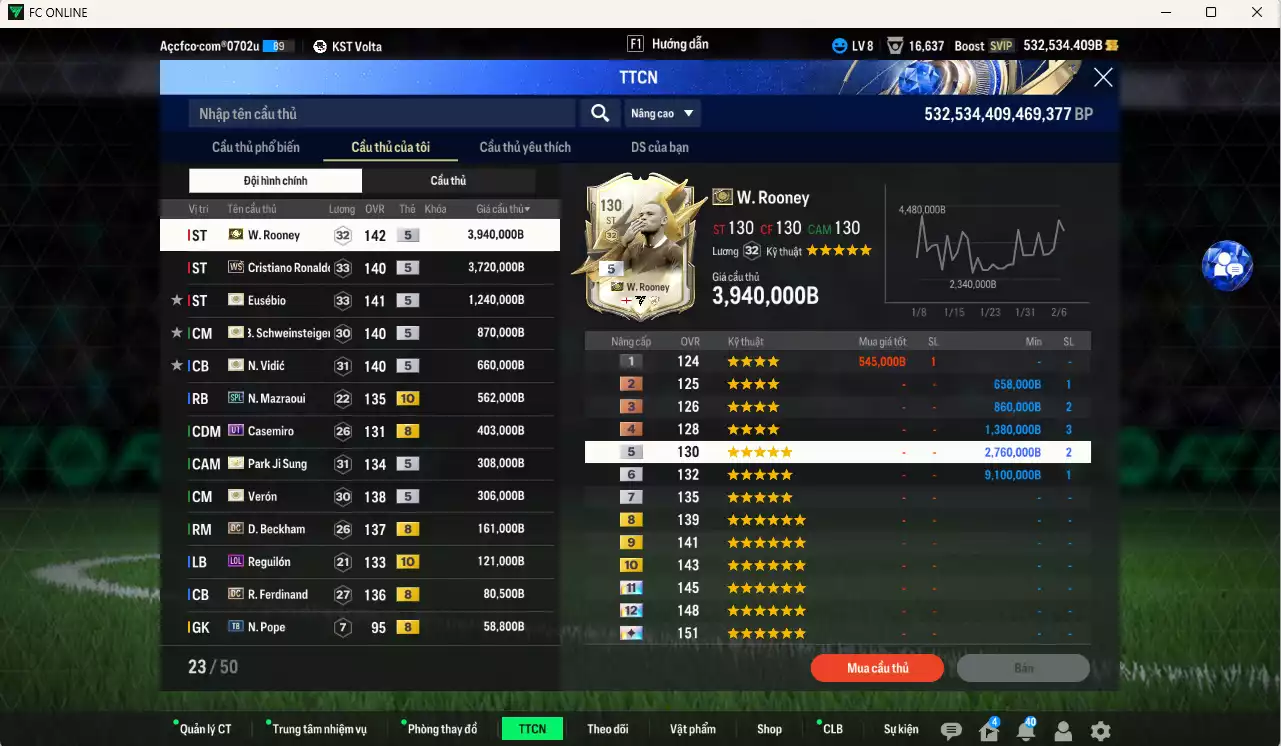This screenshot has width=1281, height=746.
Task: Open the home icon with badge 4
Action: point(988,731)
